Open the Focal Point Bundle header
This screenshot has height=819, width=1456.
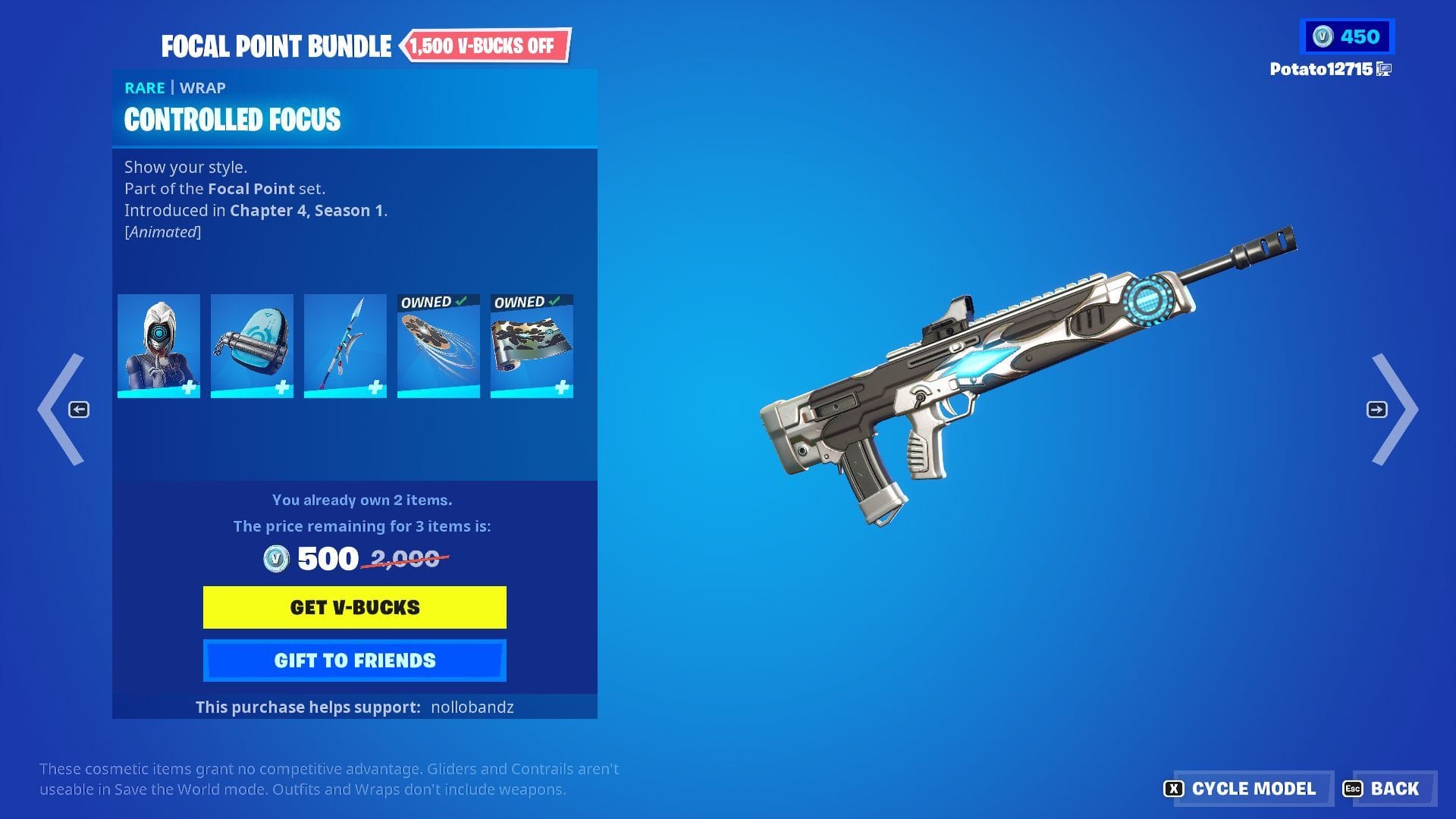click(275, 45)
